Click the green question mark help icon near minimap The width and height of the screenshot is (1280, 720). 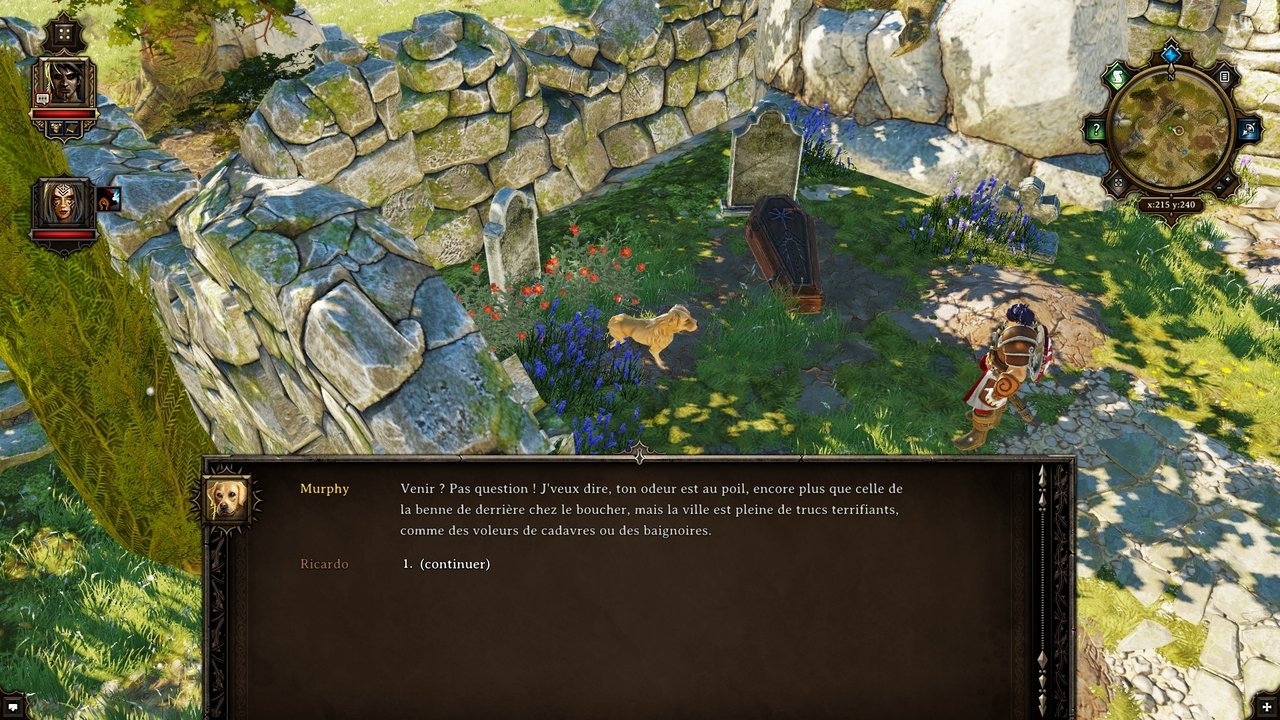tap(1096, 127)
